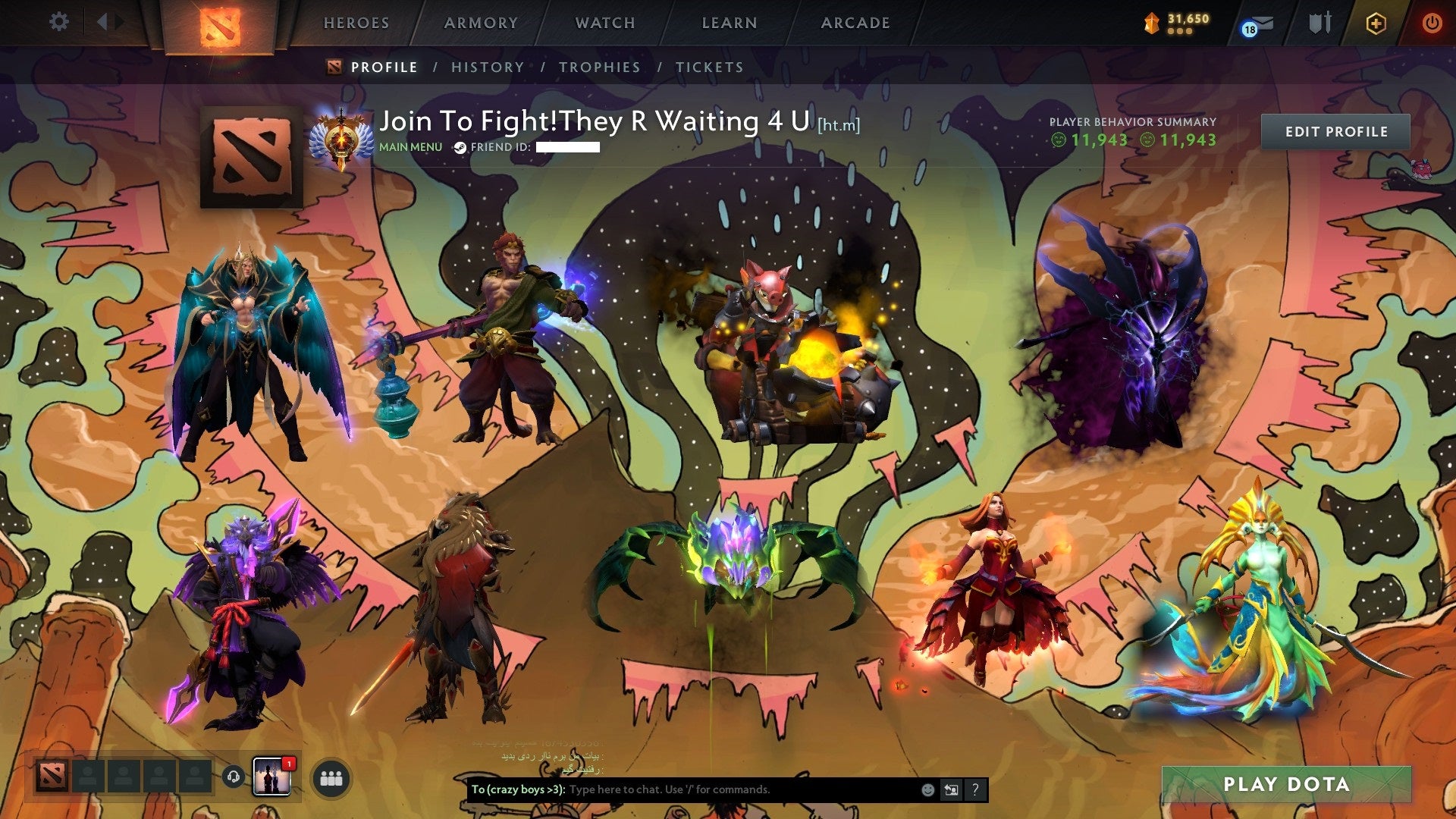
Task: Open the MAIN MENU rank dropdown
Action: pyautogui.click(x=409, y=147)
